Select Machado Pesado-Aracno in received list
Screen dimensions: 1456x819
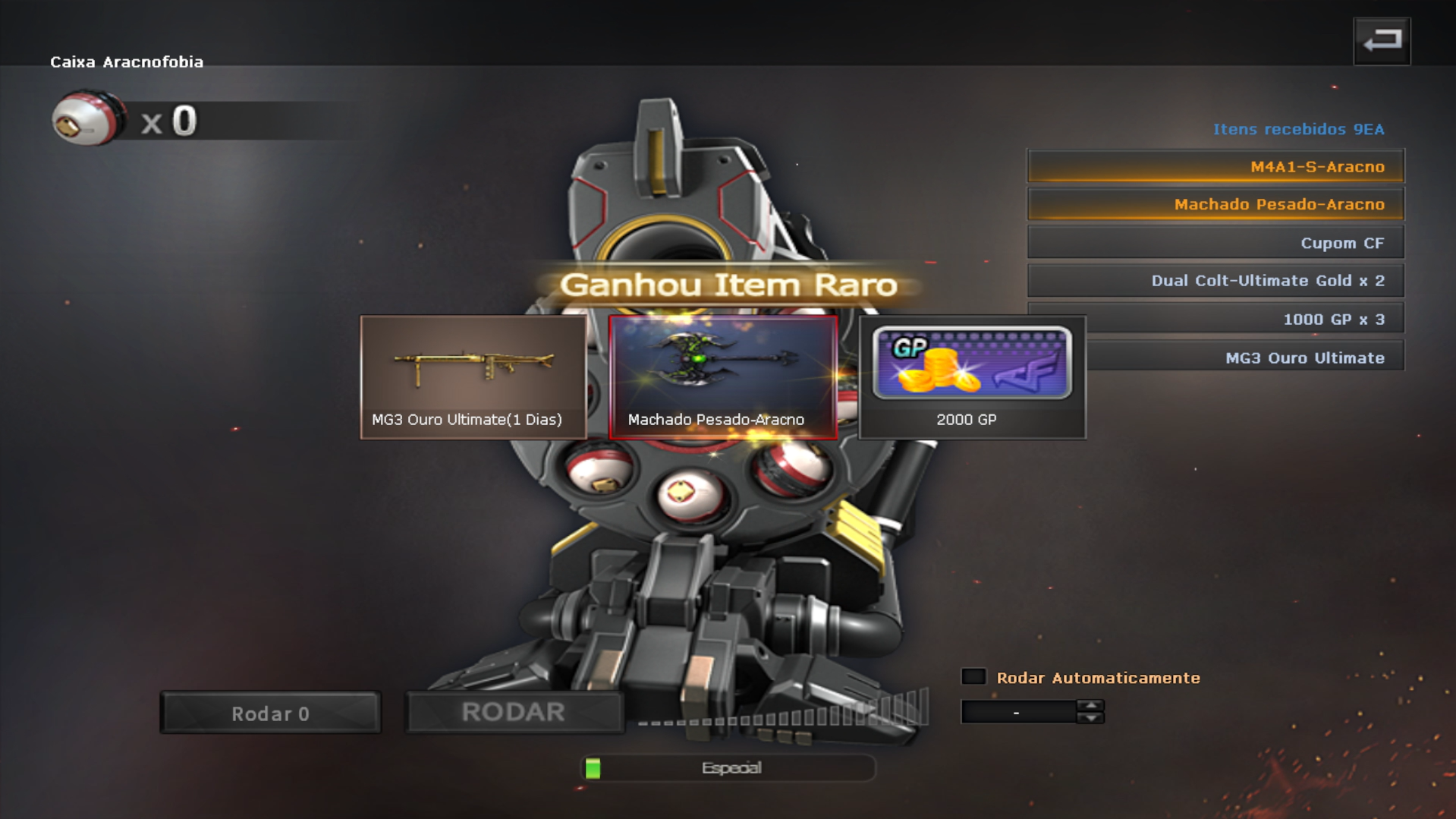click(1215, 205)
